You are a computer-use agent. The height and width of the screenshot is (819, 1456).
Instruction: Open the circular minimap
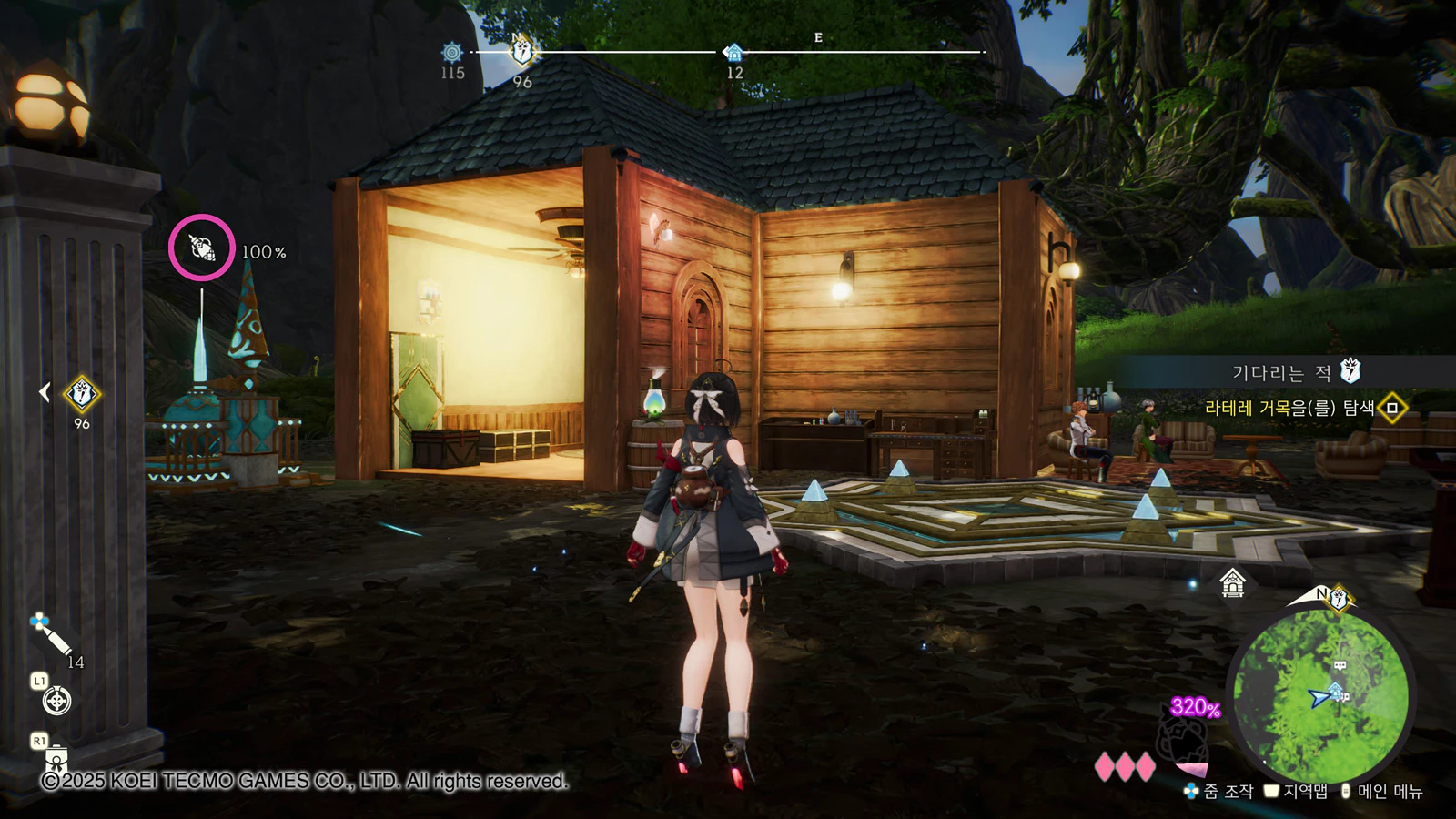tap(1319, 696)
